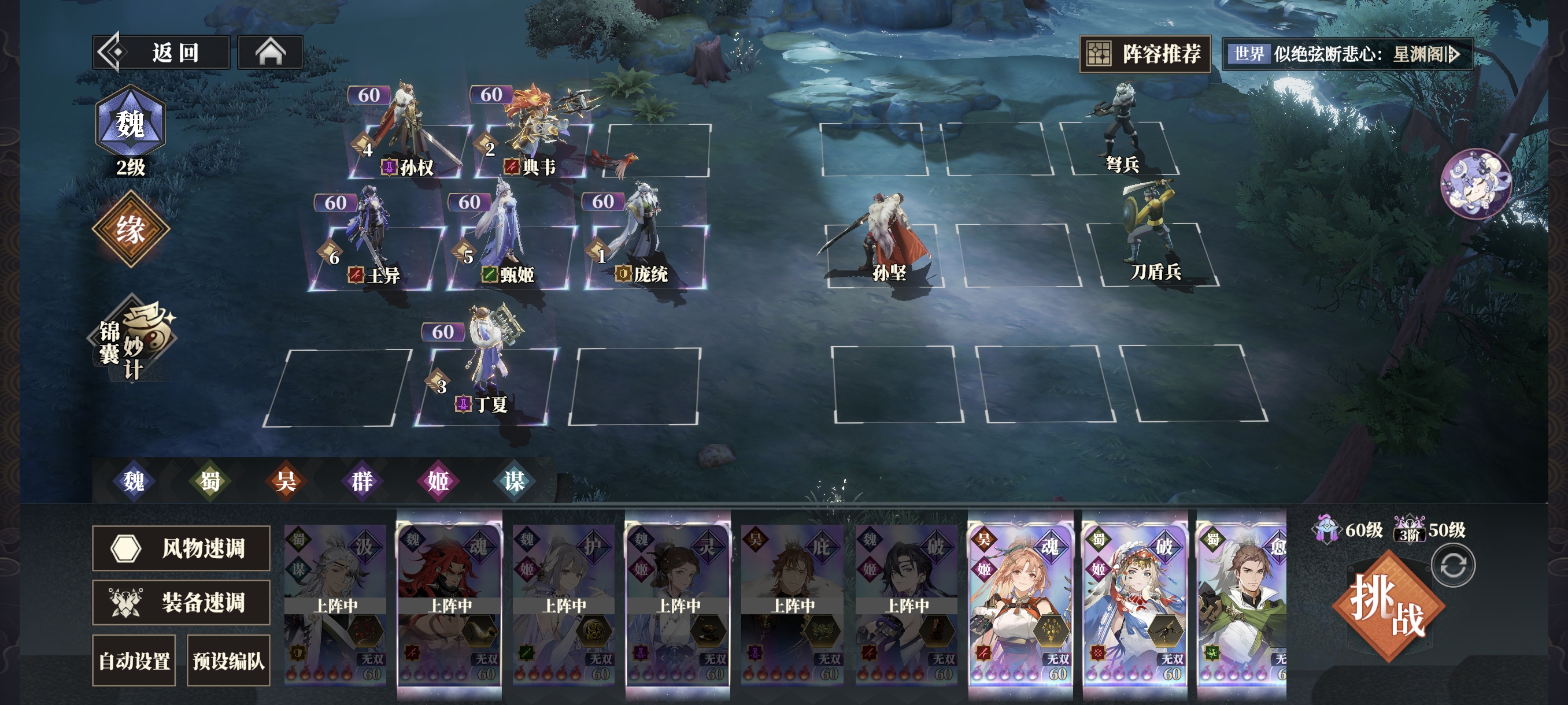
Task: Open 阵容推荐 lineup recommendations
Action: 1145,54
